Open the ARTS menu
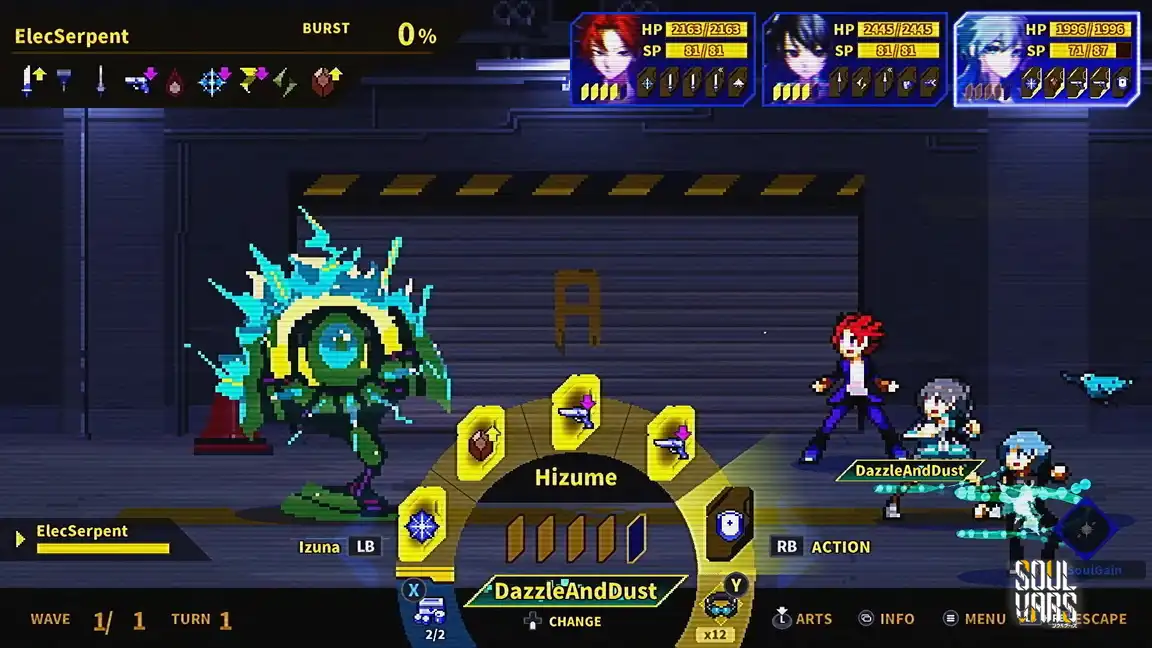The image size is (1152, 648). [x=803, y=619]
